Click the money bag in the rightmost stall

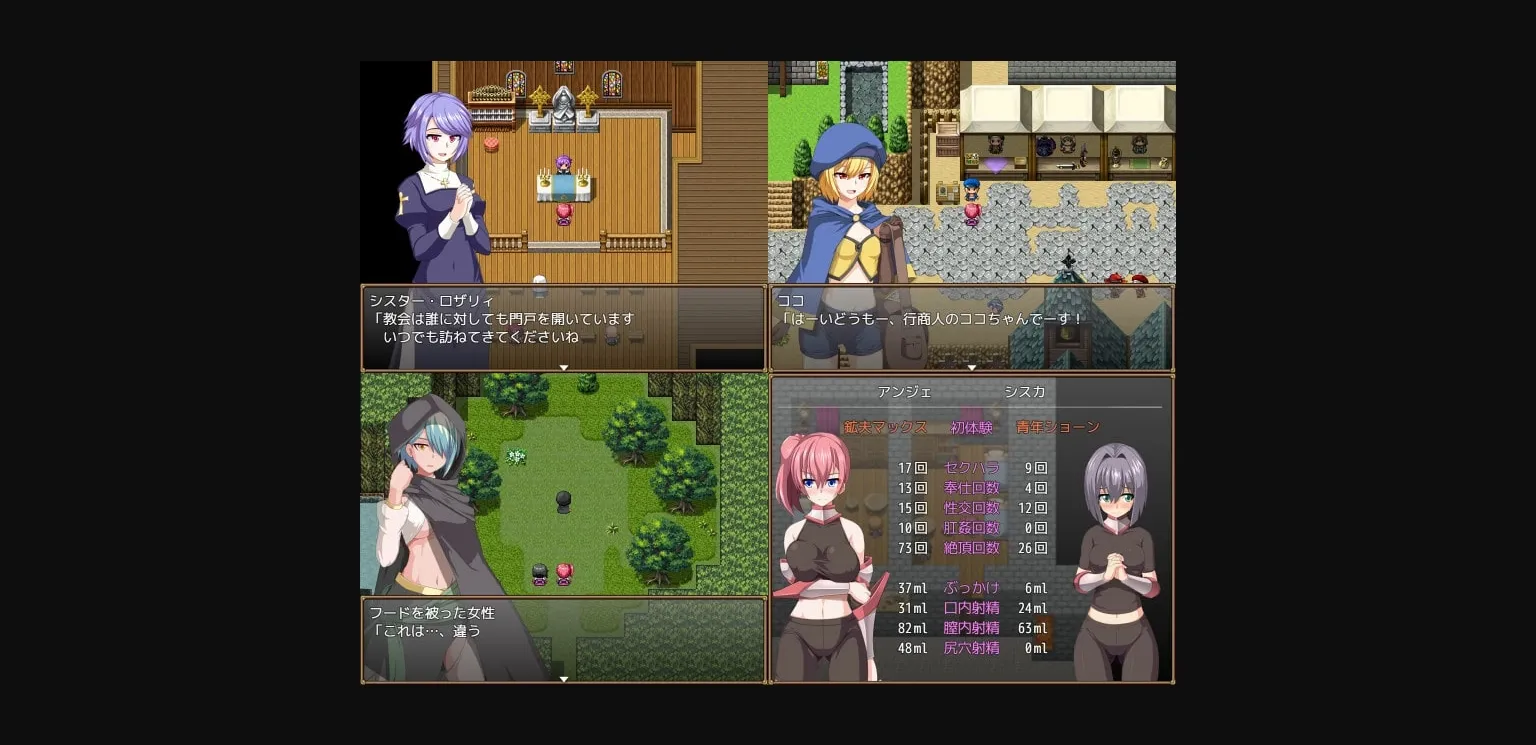(1163, 161)
